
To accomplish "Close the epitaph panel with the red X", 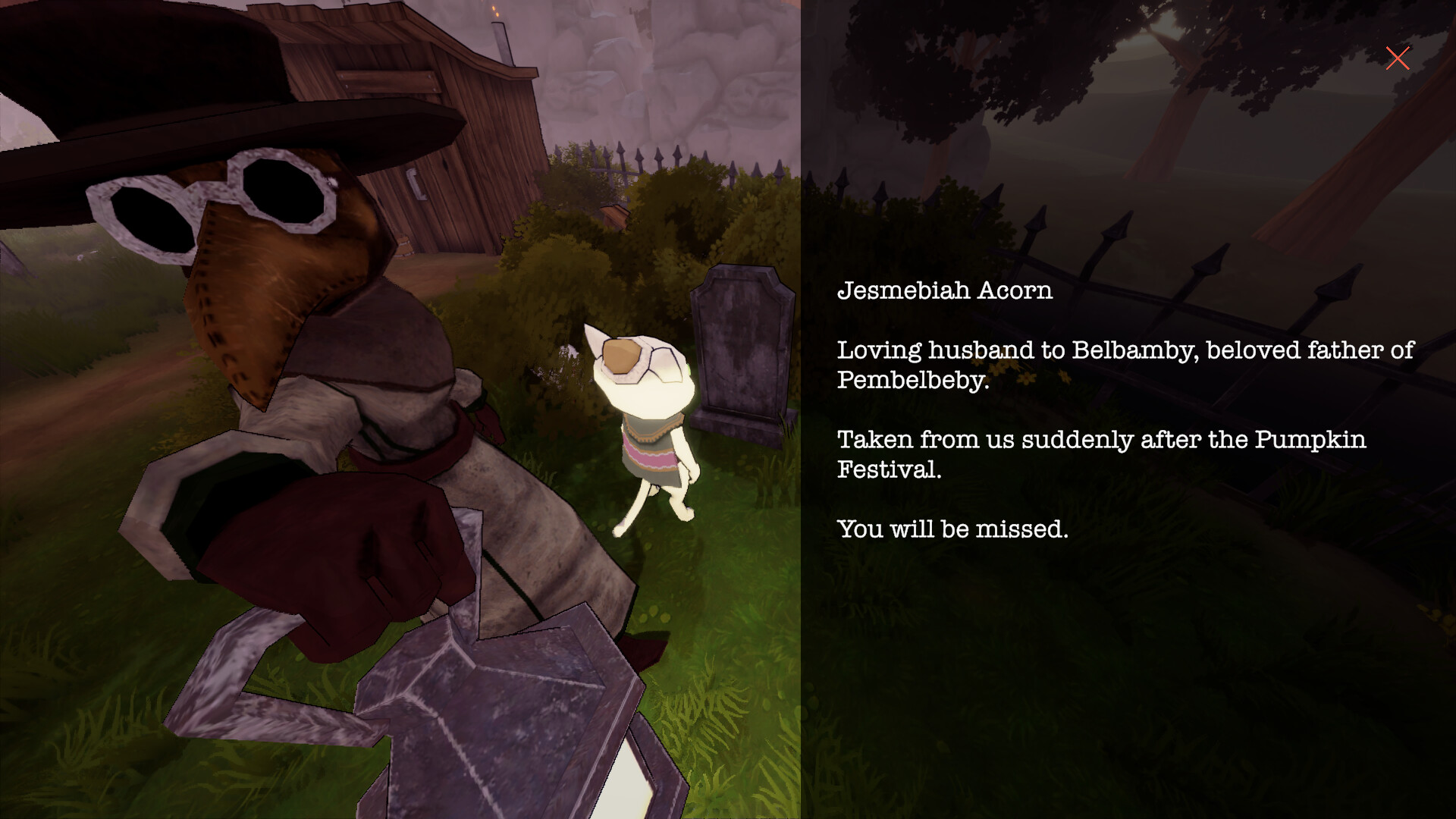I will click(1398, 58).
